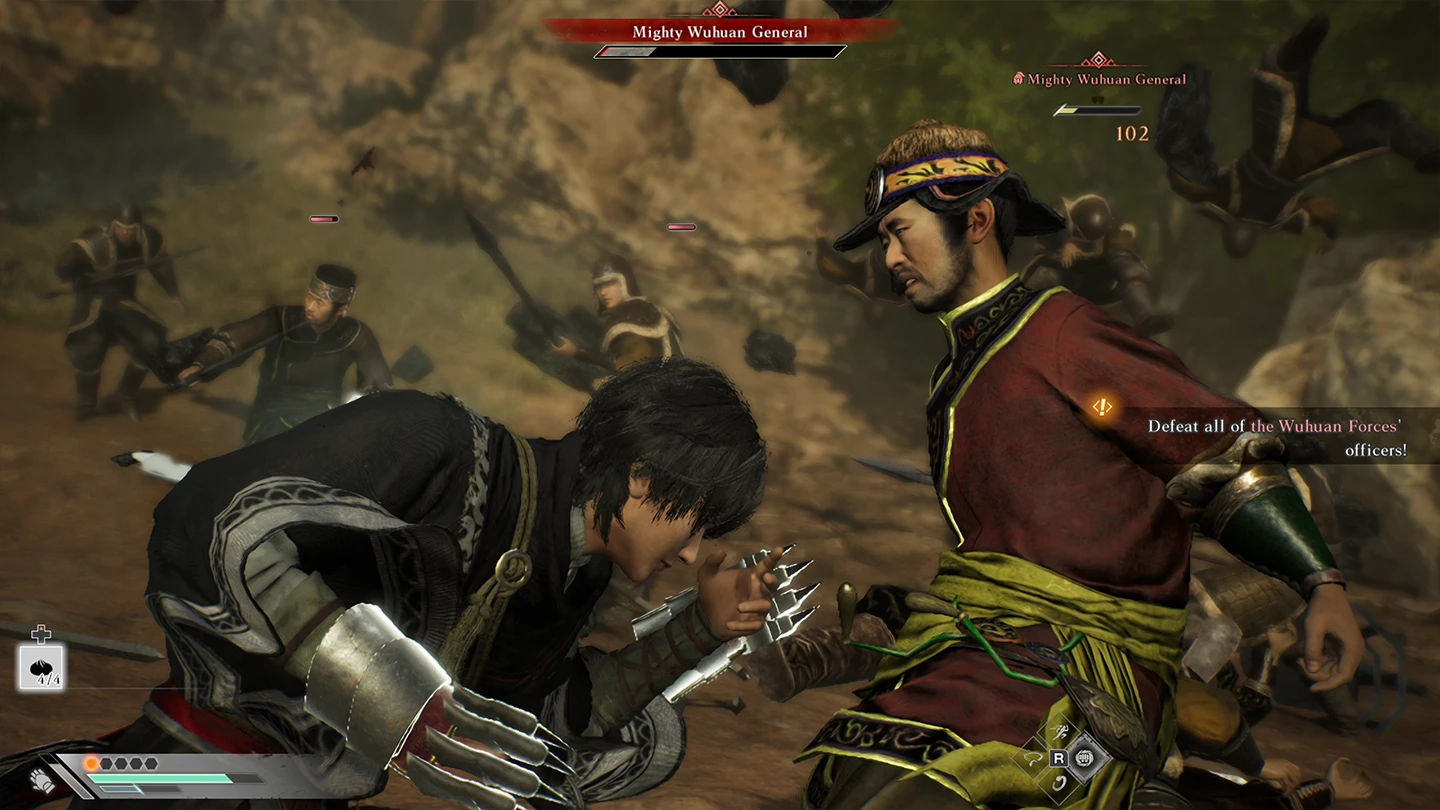The height and width of the screenshot is (810, 1440).
Task: Use the healing item icon showing 4/4
Action: 43,667
